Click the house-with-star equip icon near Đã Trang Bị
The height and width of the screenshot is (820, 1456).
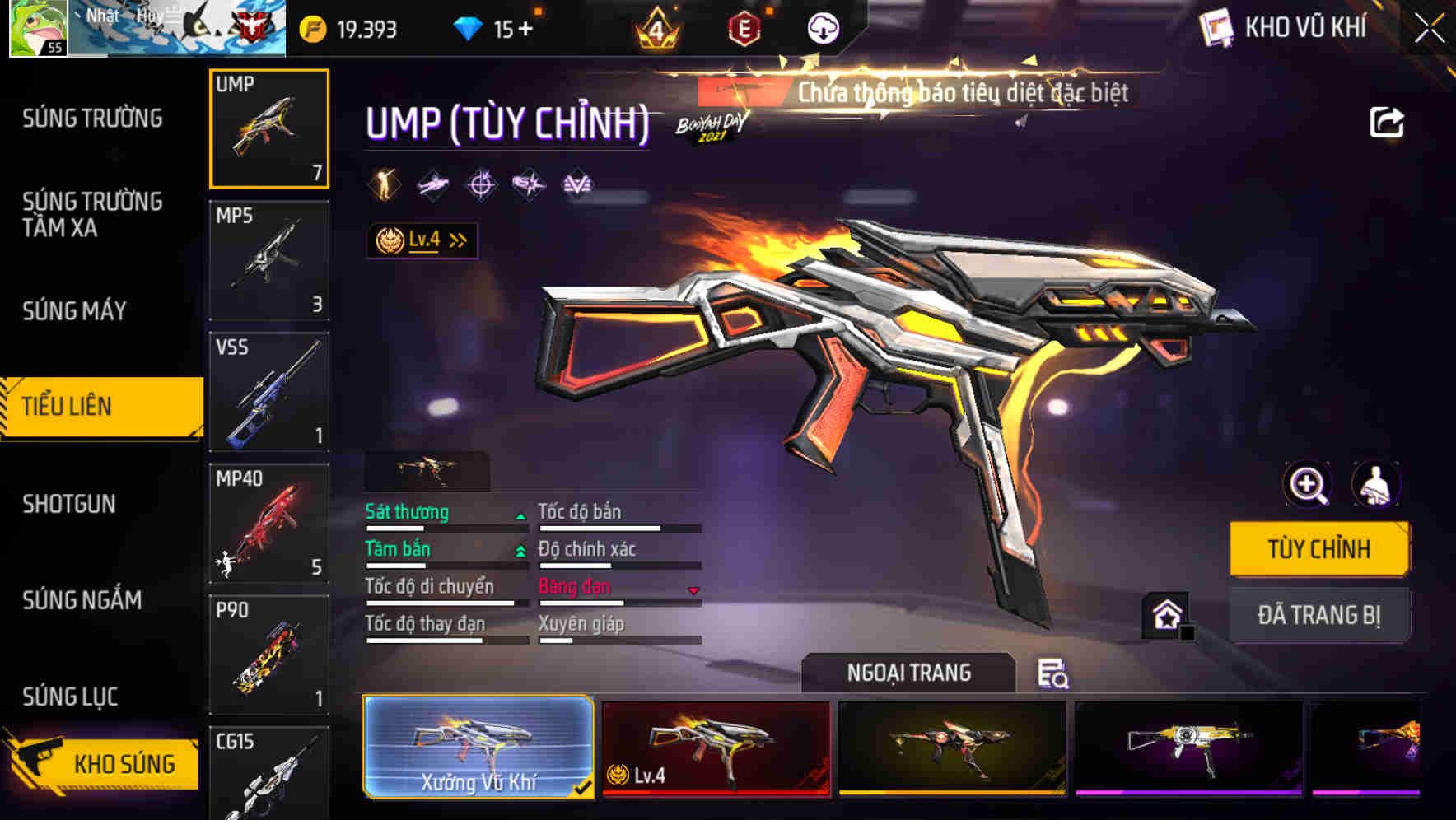pos(1164,614)
